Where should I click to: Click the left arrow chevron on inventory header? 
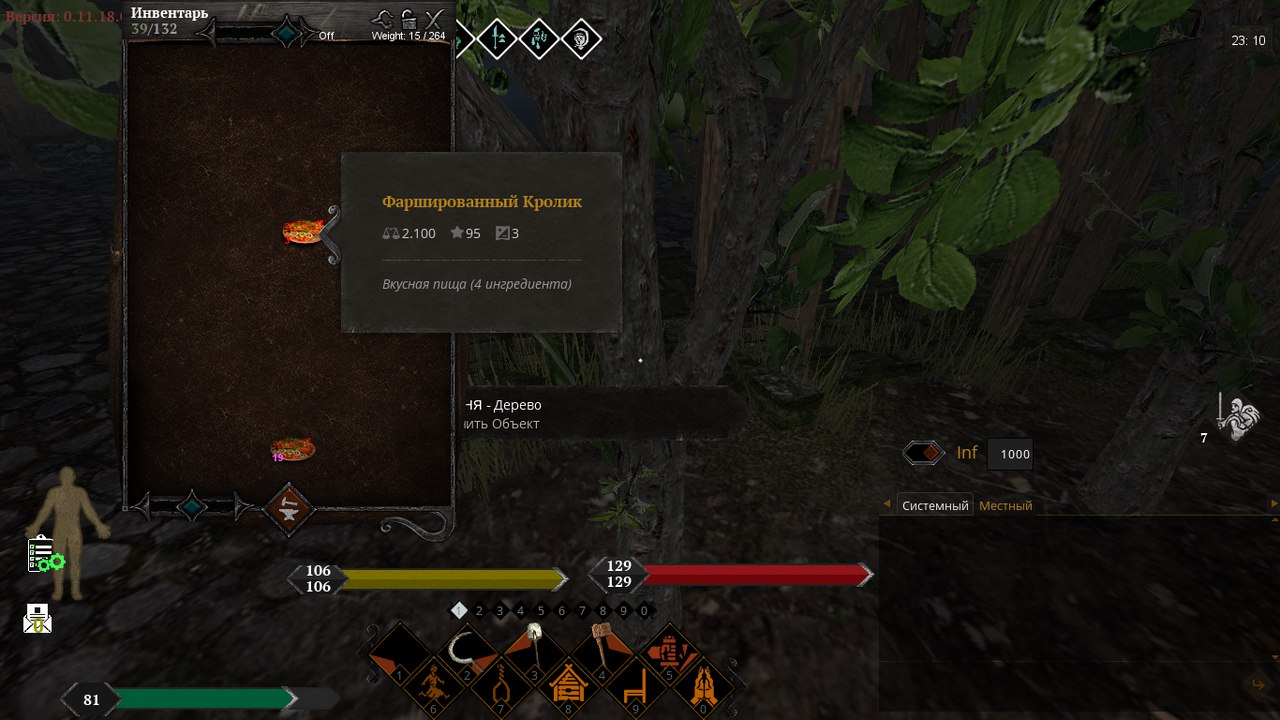[x=208, y=31]
